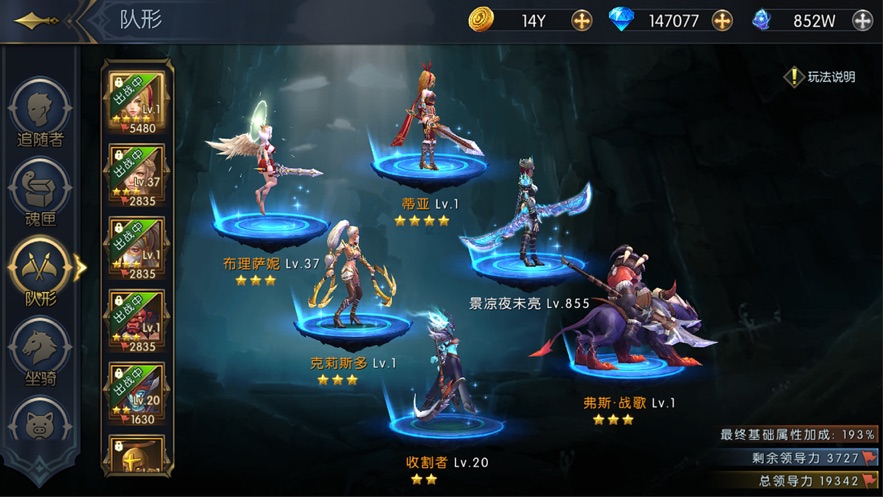The image size is (883, 497).
Task: Go back using the arrow button
Action: [38, 20]
